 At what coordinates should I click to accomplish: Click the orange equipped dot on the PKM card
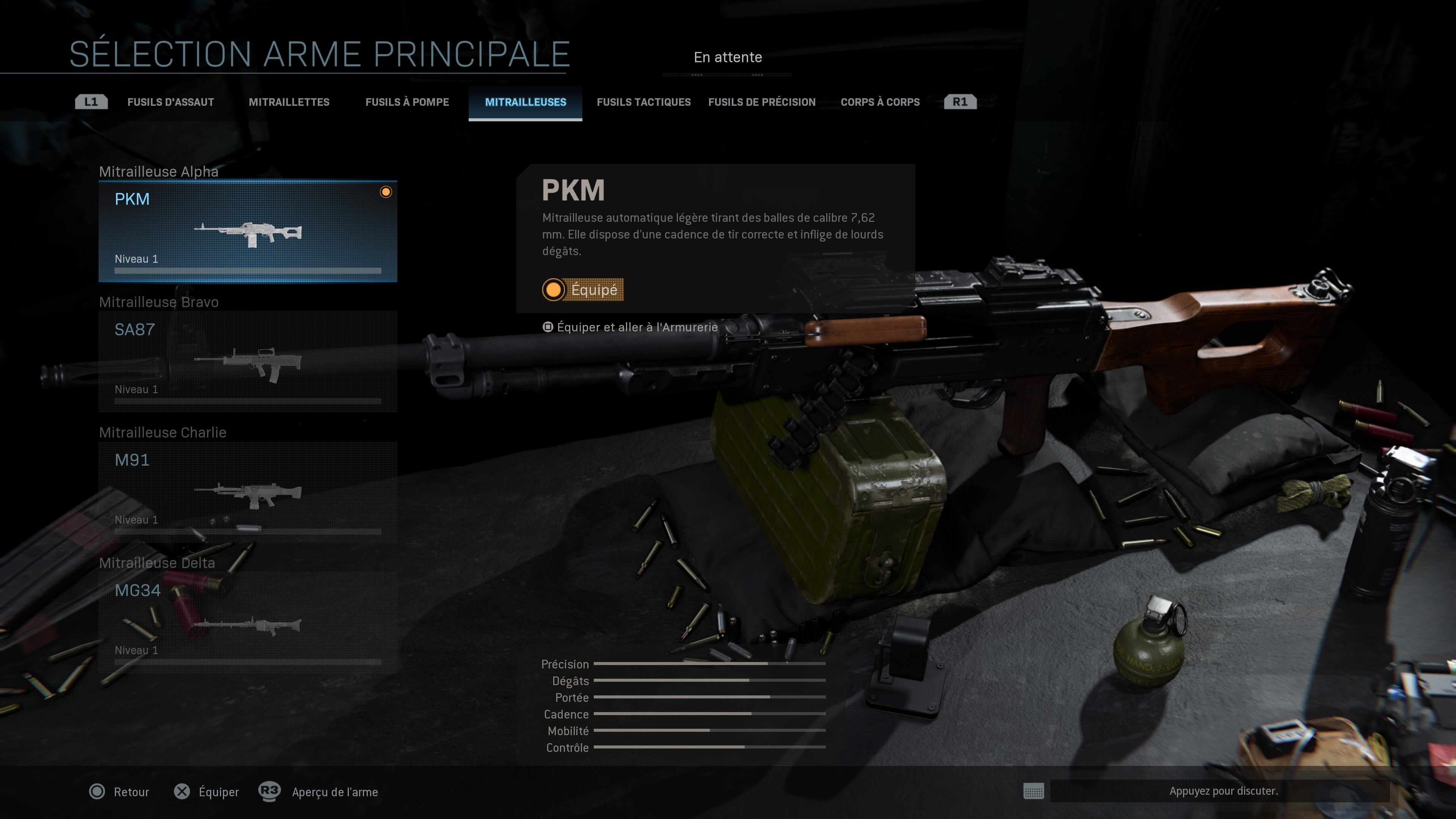click(387, 192)
